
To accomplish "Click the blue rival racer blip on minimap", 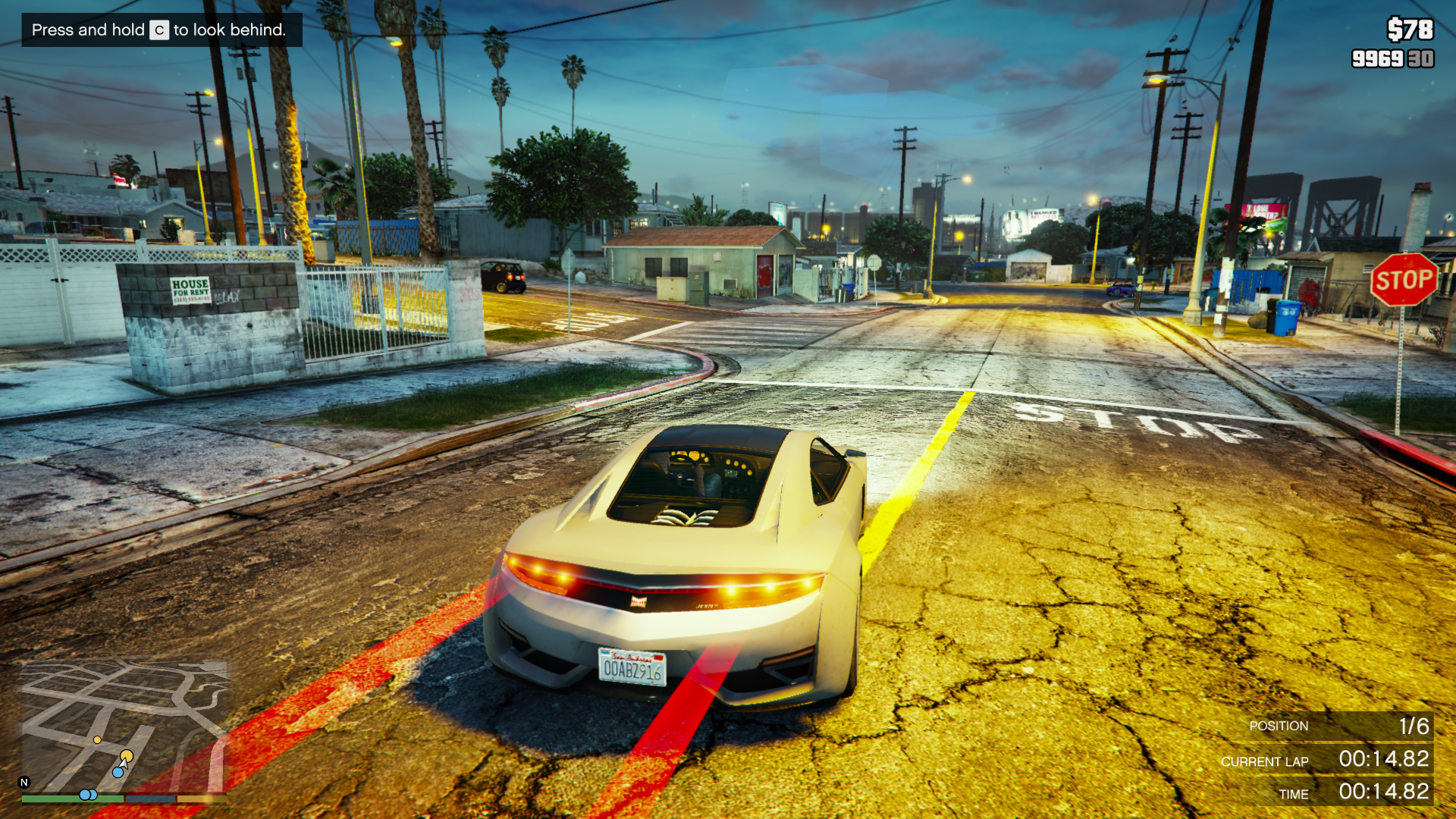I will tap(118, 772).
